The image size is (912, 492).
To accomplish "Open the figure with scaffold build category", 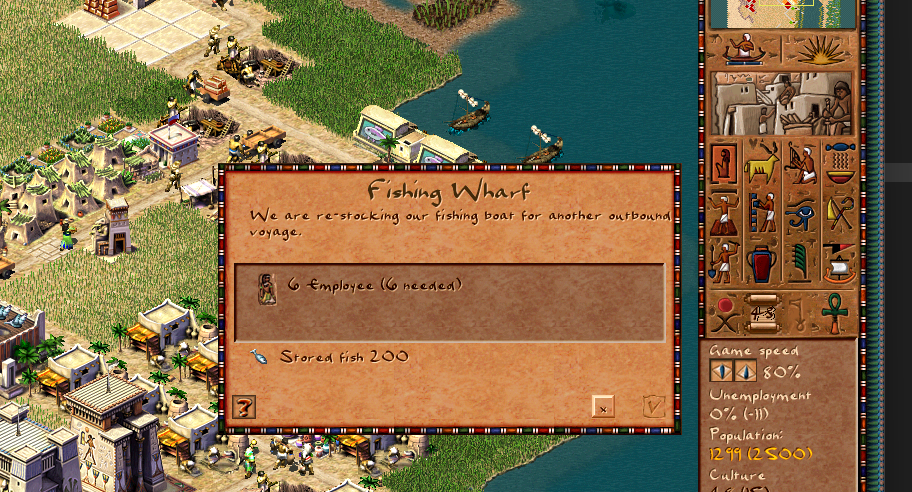I will click(762, 212).
